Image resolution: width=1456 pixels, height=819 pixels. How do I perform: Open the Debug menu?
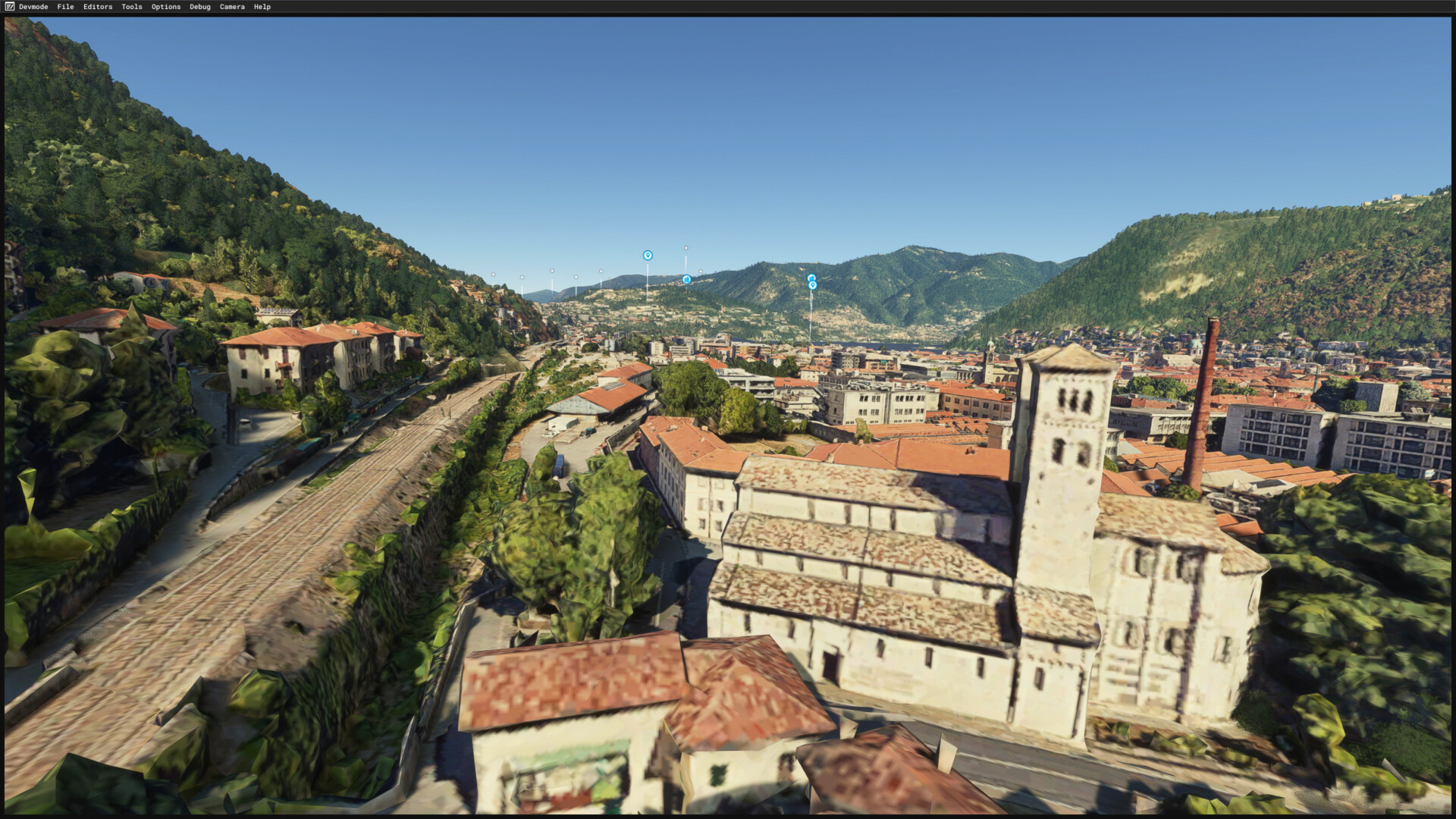200,7
